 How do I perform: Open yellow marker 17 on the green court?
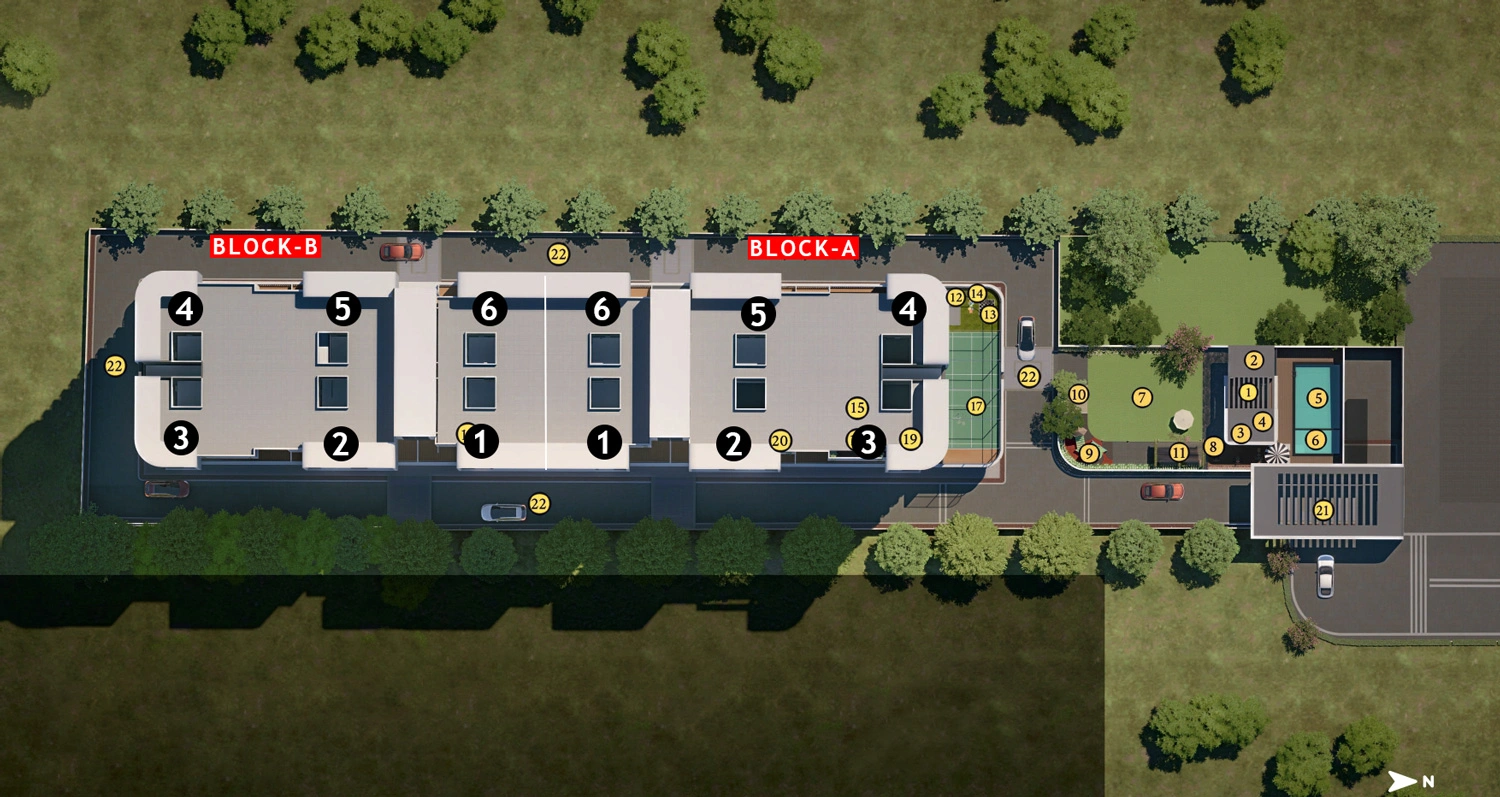[976, 406]
